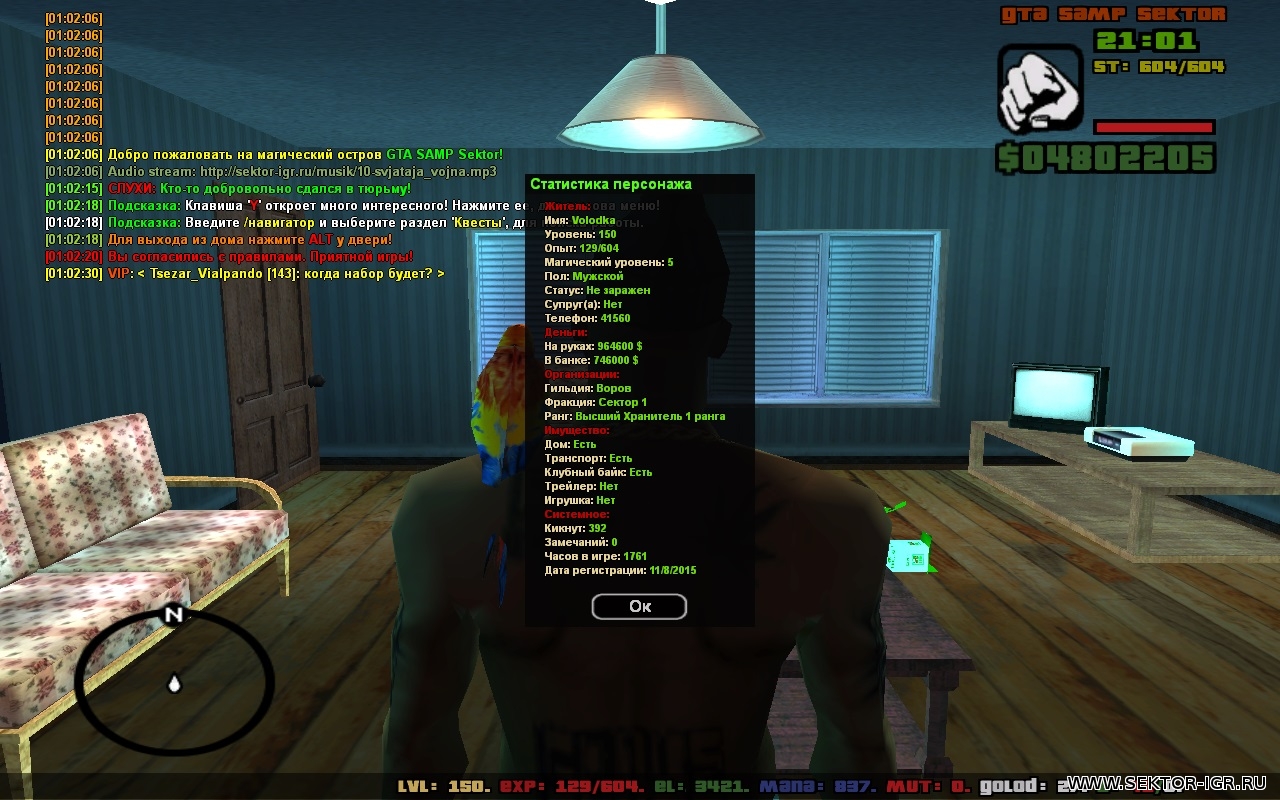Select the fist weapon icon
The width and height of the screenshot is (1280, 800).
point(1039,88)
